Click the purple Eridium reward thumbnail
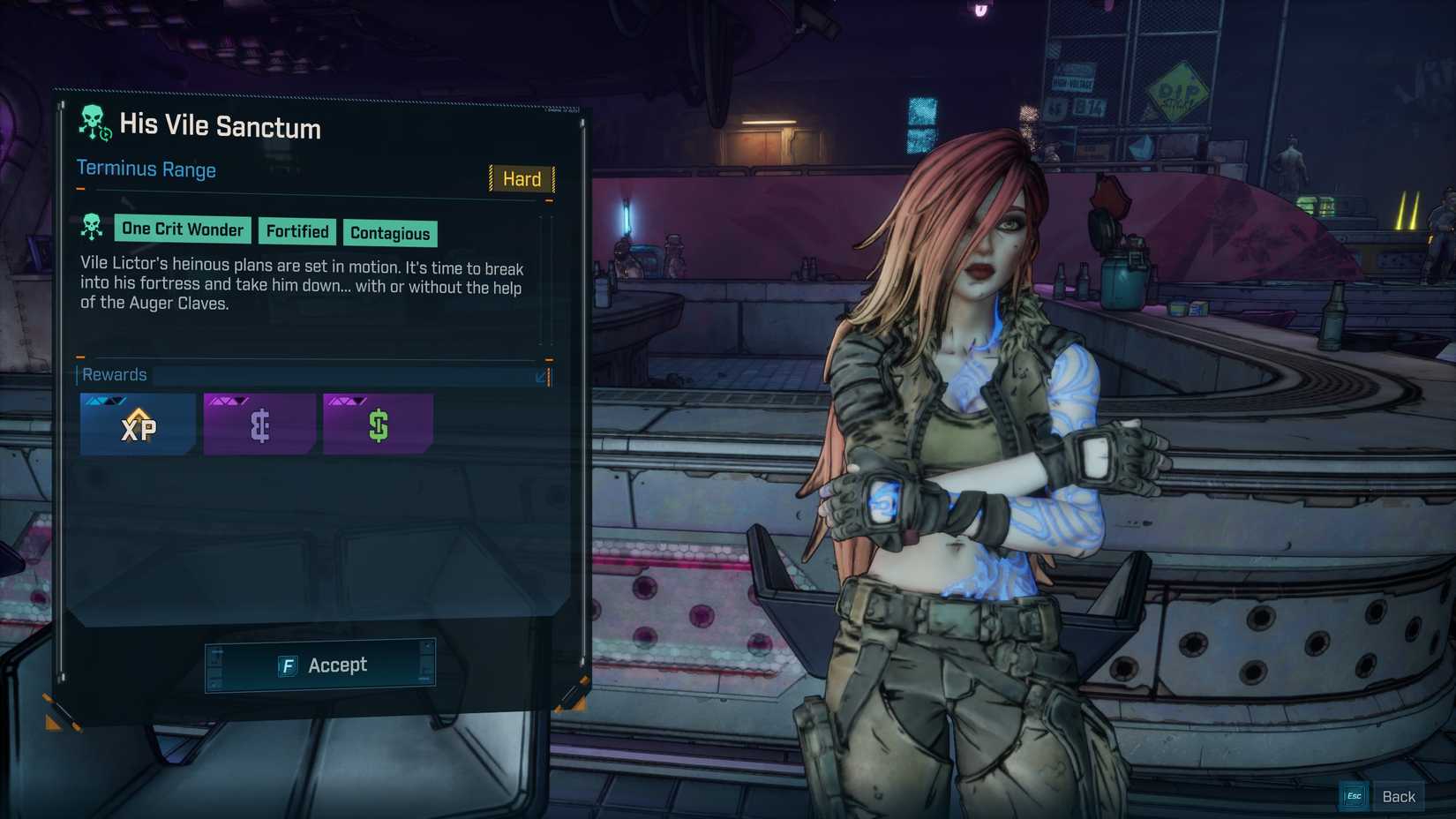 [258, 426]
